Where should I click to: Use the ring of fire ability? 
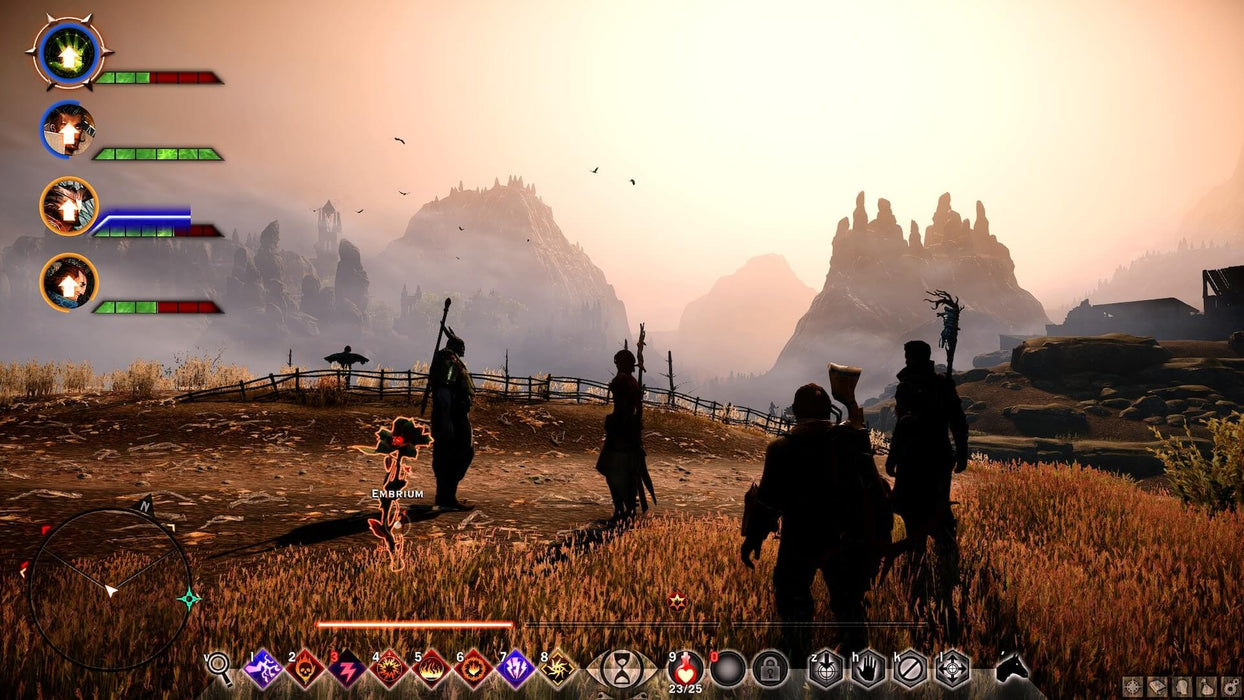tap(473, 668)
